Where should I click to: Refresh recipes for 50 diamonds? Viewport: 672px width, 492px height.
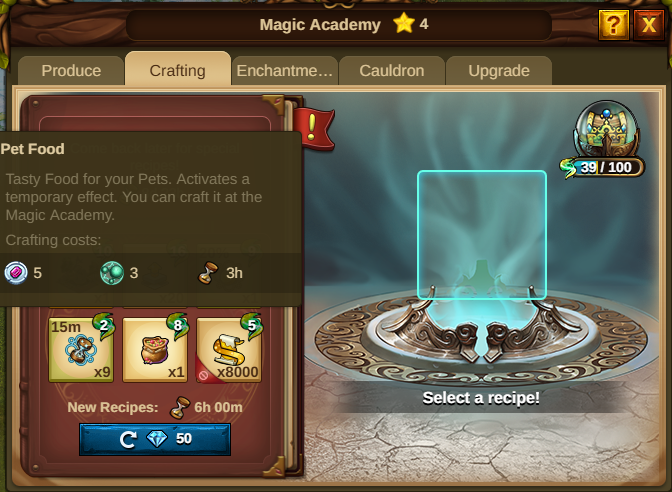[x=155, y=439]
